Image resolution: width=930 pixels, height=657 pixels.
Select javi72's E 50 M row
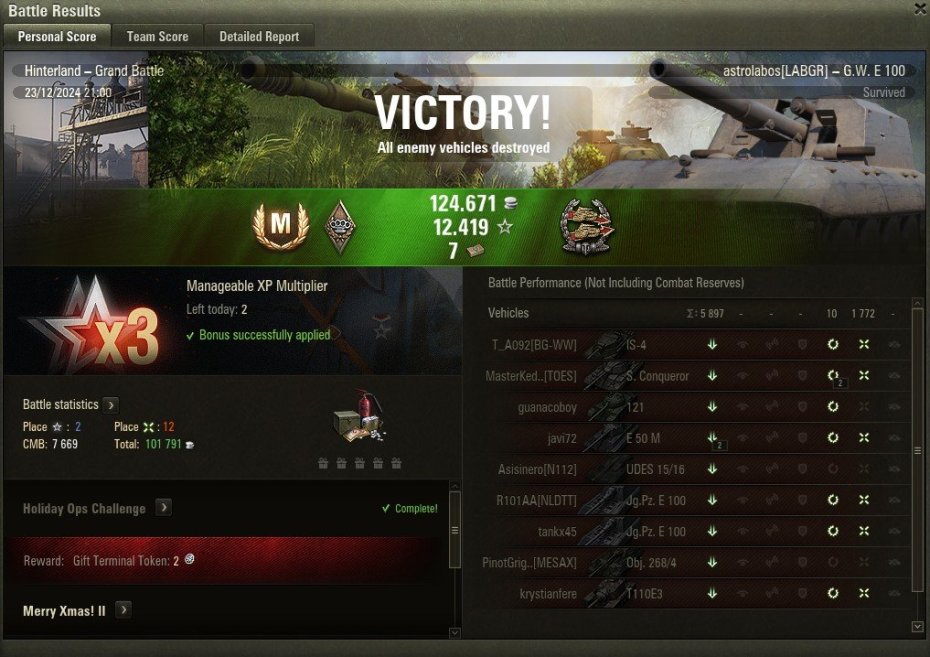point(690,439)
